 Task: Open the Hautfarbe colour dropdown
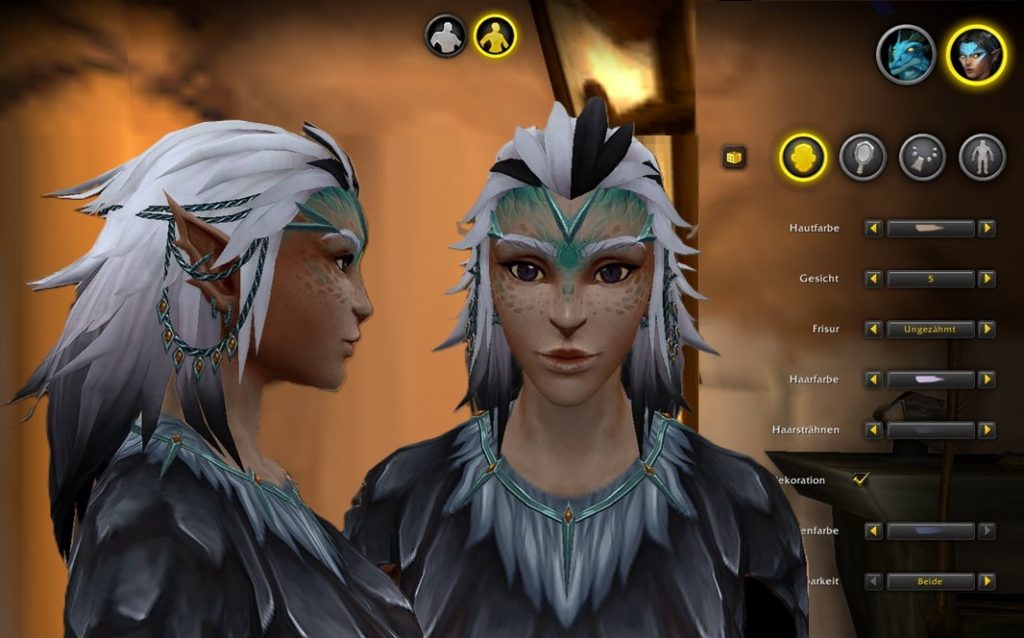point(930,229)
